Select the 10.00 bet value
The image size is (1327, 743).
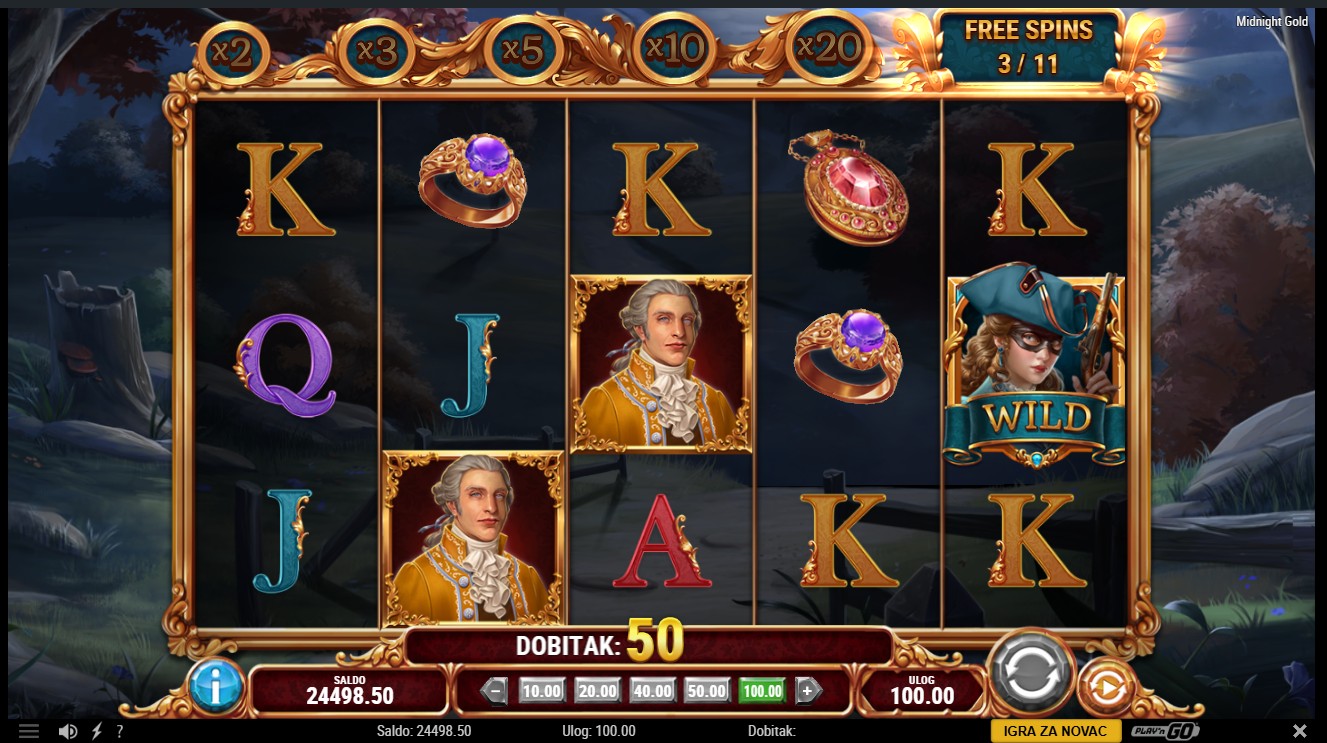[542, 691]
